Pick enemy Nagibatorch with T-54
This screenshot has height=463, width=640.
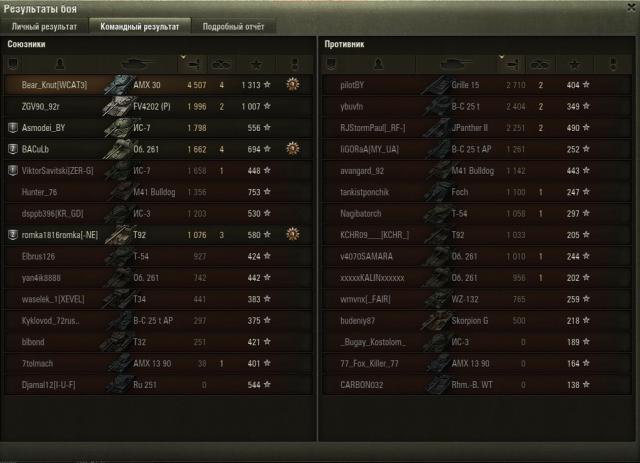[362, 213]
